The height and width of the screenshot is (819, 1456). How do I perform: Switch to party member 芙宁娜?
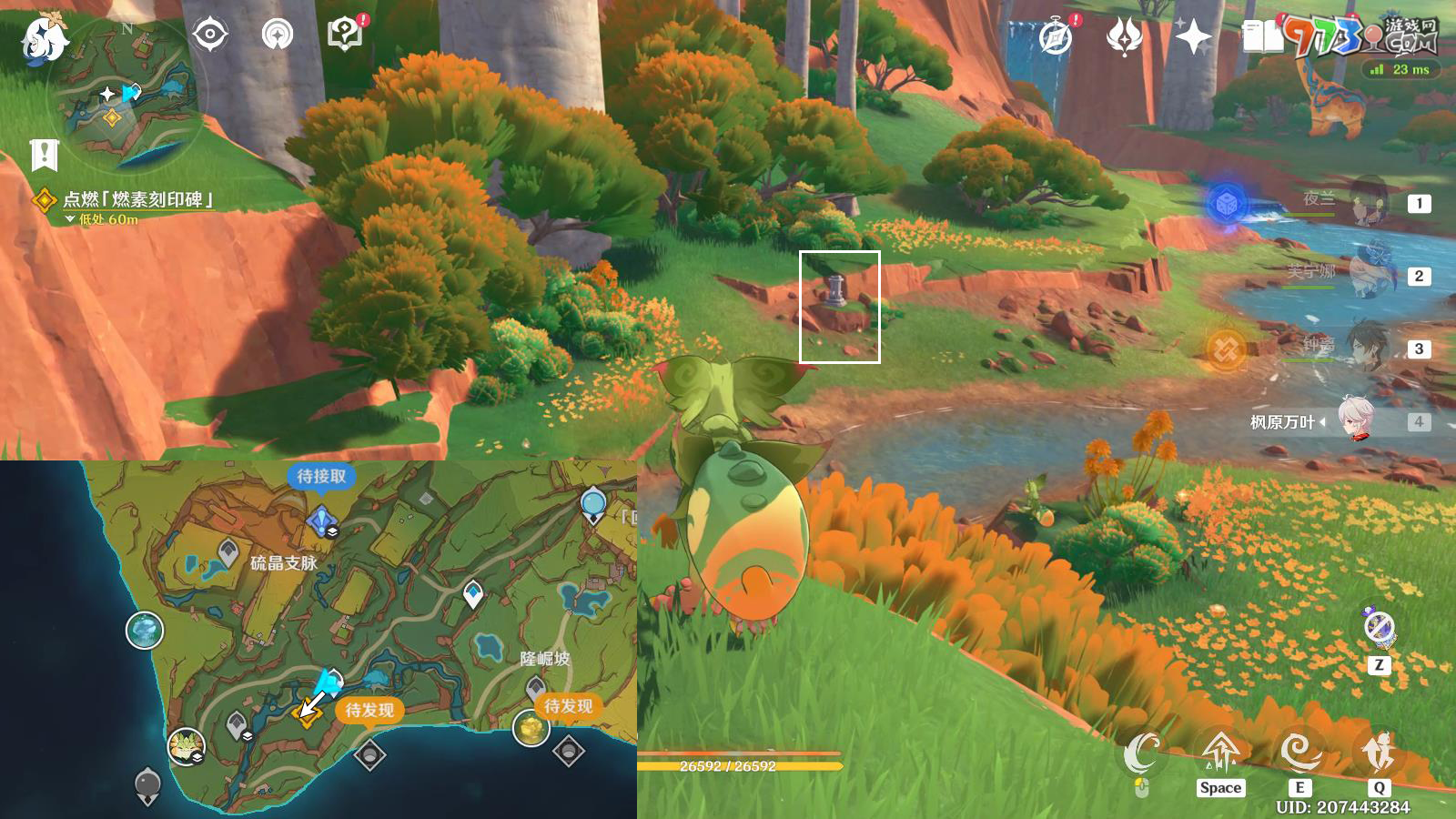click(x=1365, y=274)
